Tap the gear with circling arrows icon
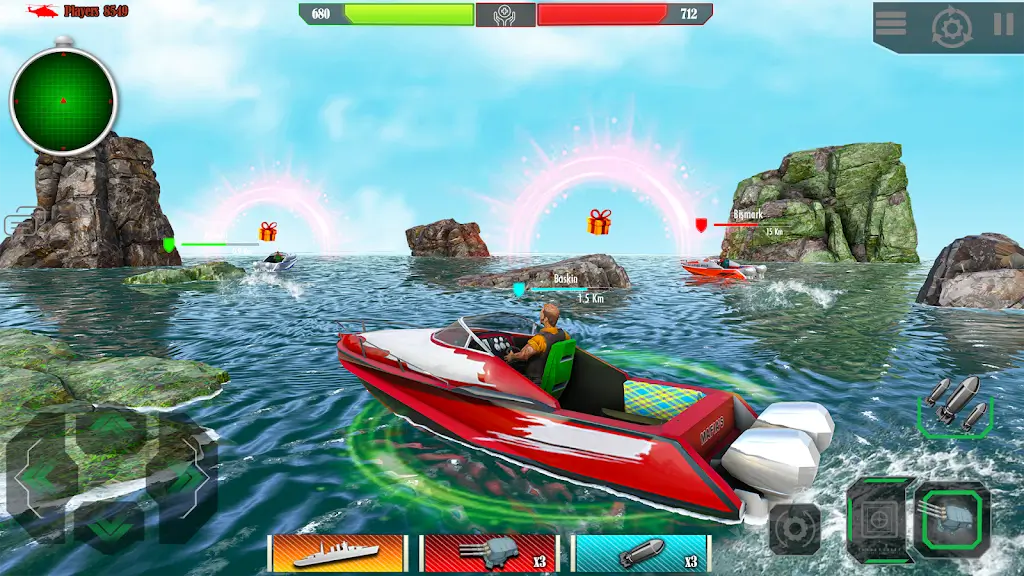 951,26
